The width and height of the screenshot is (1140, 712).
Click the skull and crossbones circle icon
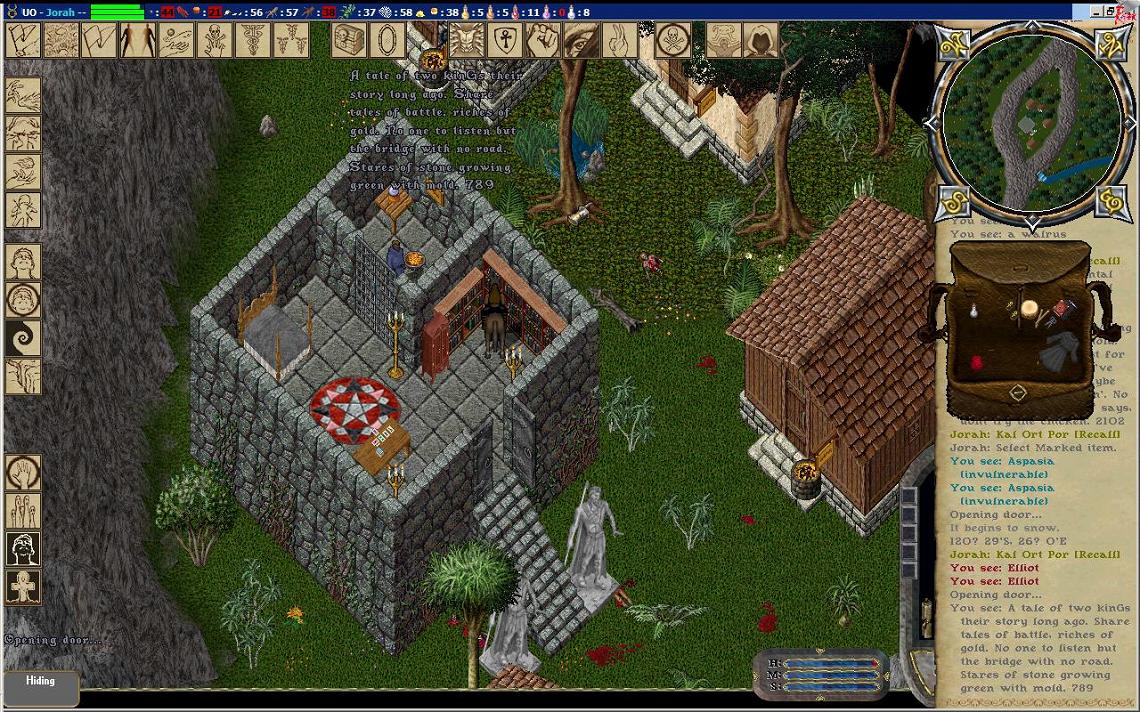point(673,40)
